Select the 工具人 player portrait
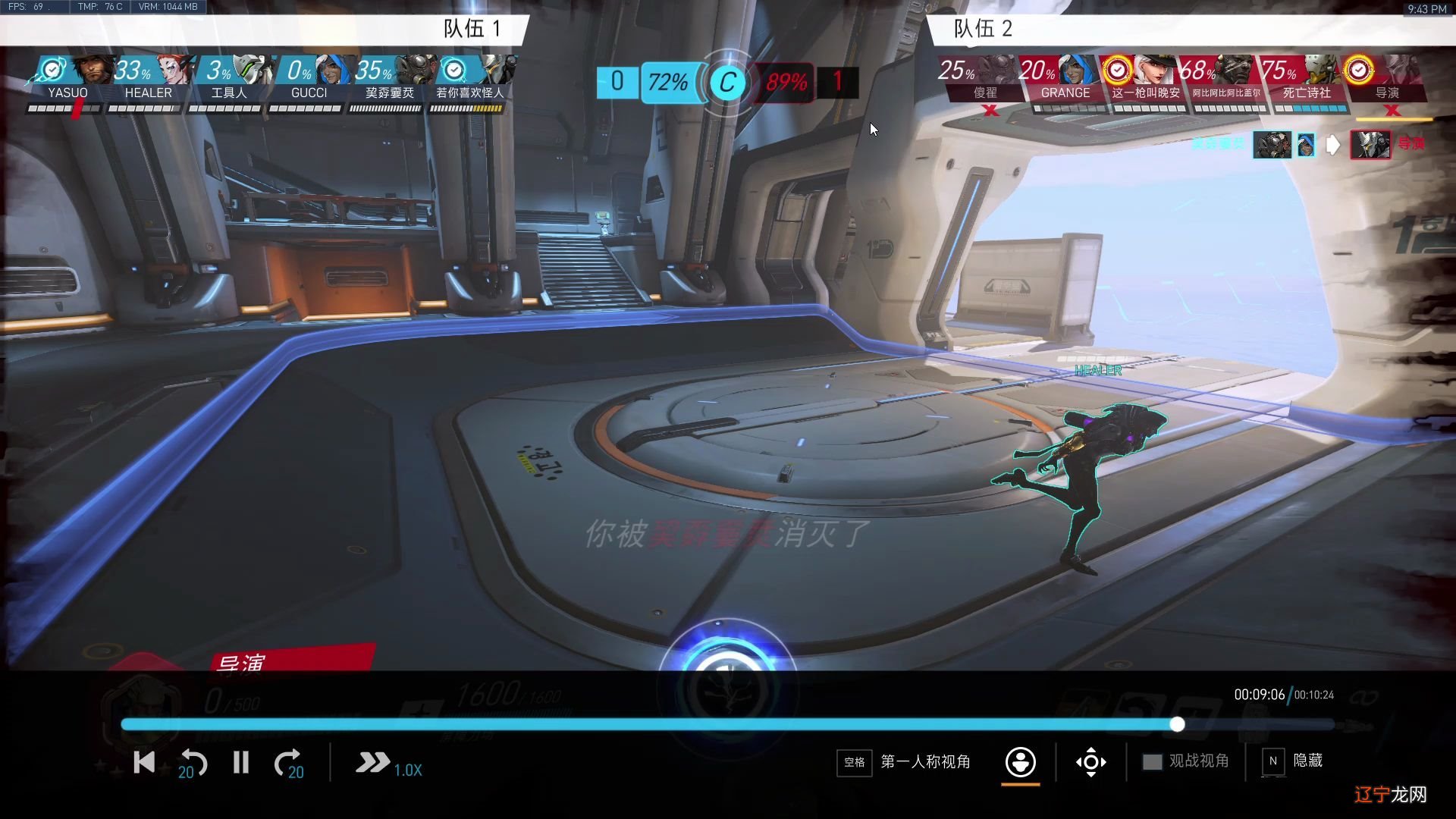Viewport: 1456px width, 819px height. coord(229,78)
